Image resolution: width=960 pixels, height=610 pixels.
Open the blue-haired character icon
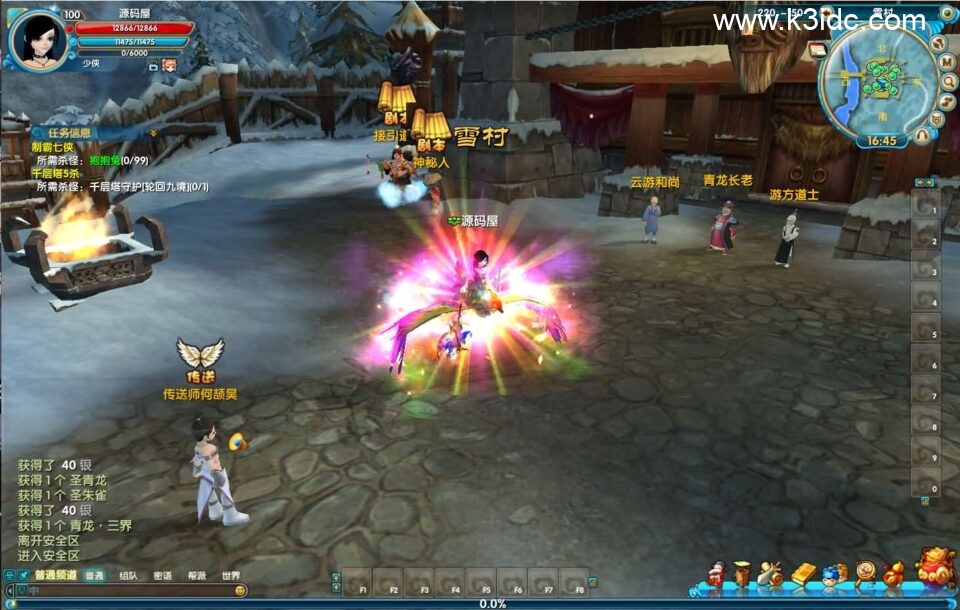[x=831, y=574]
